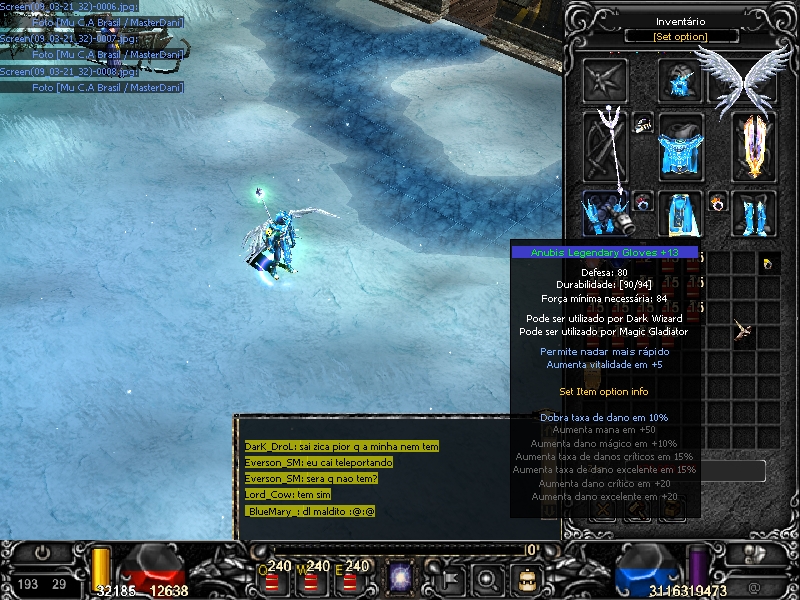This screenshot has width=800, height=600.
Task: Click the equipped staff weapon slot
Action: tap(606, 146)
